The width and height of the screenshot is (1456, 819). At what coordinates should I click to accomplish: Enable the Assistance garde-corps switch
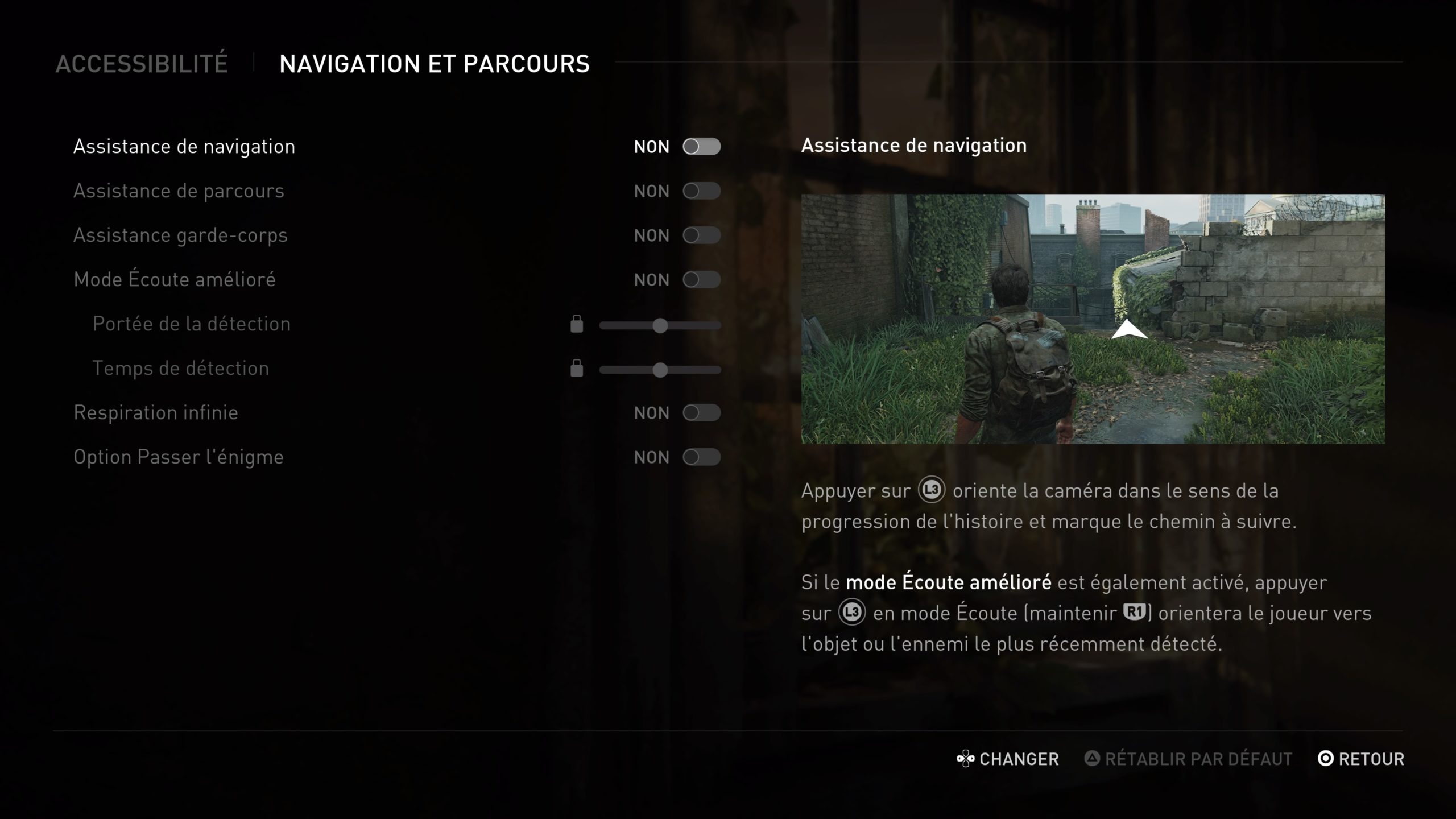click(x=701, y=235)
